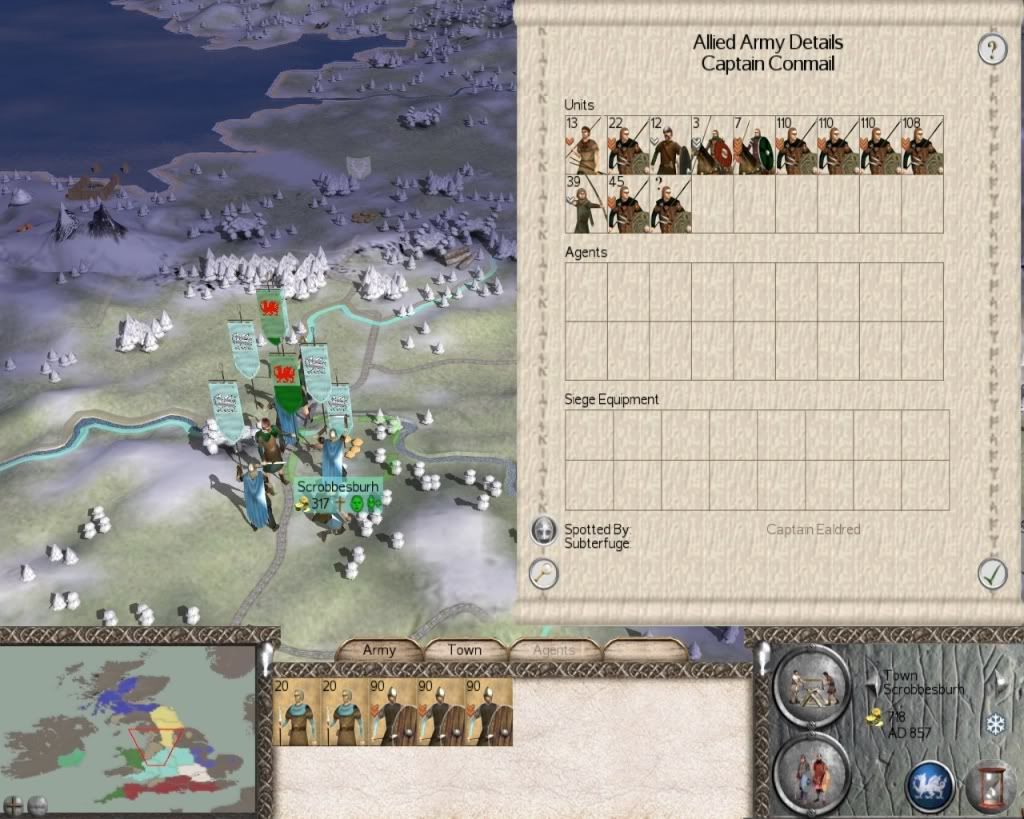The image size is (1024, 819).
Task: Select the 39-man hooded archer unit card
Action: [585, 204]
